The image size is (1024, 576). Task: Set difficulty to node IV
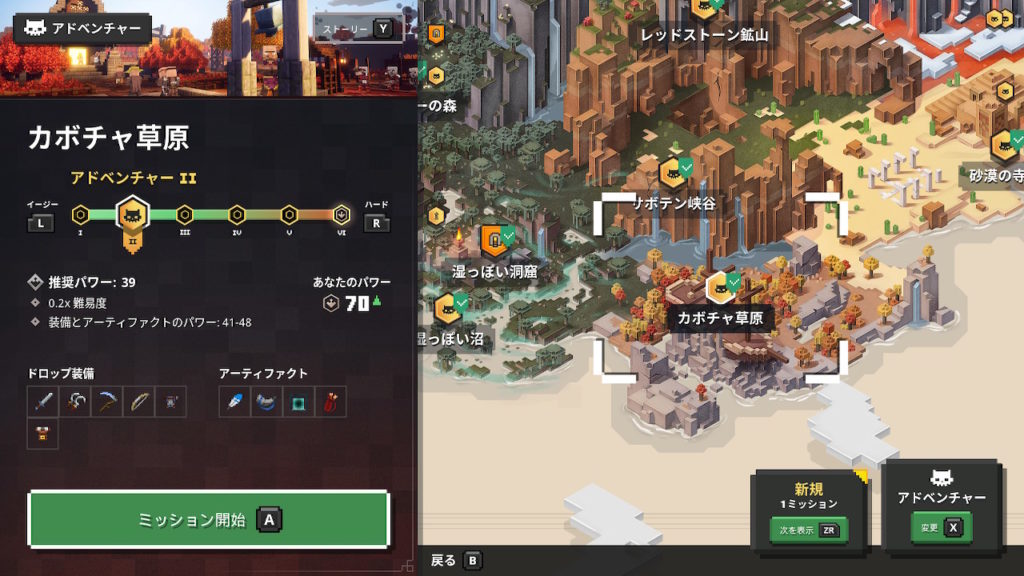tap(237, 214)
